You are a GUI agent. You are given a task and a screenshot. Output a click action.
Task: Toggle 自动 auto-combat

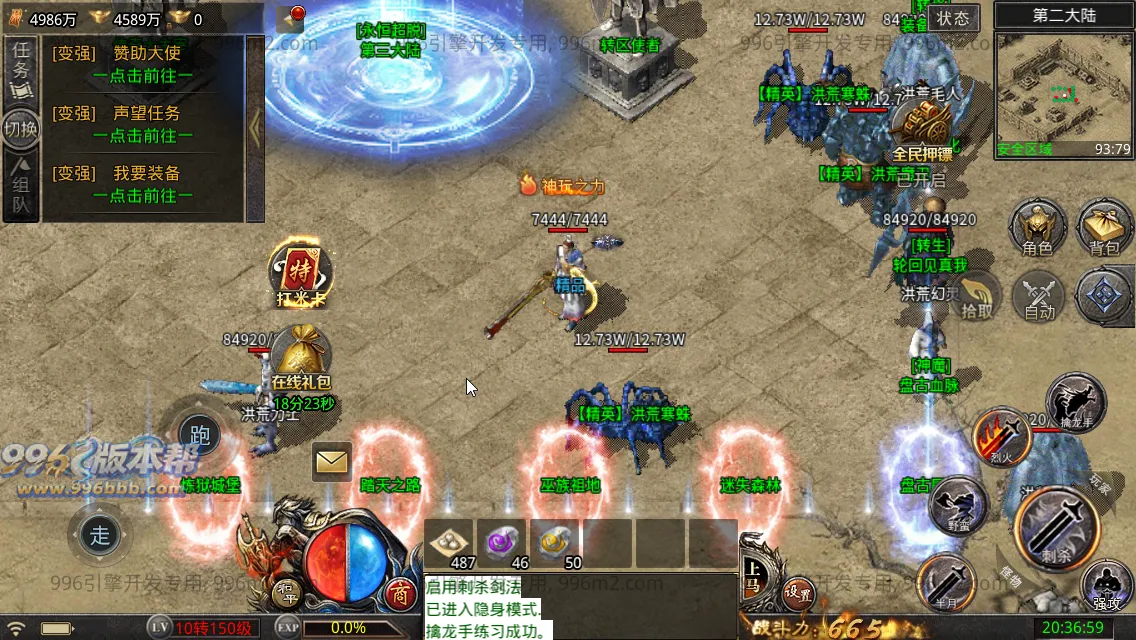click(x=1039, y=297)
